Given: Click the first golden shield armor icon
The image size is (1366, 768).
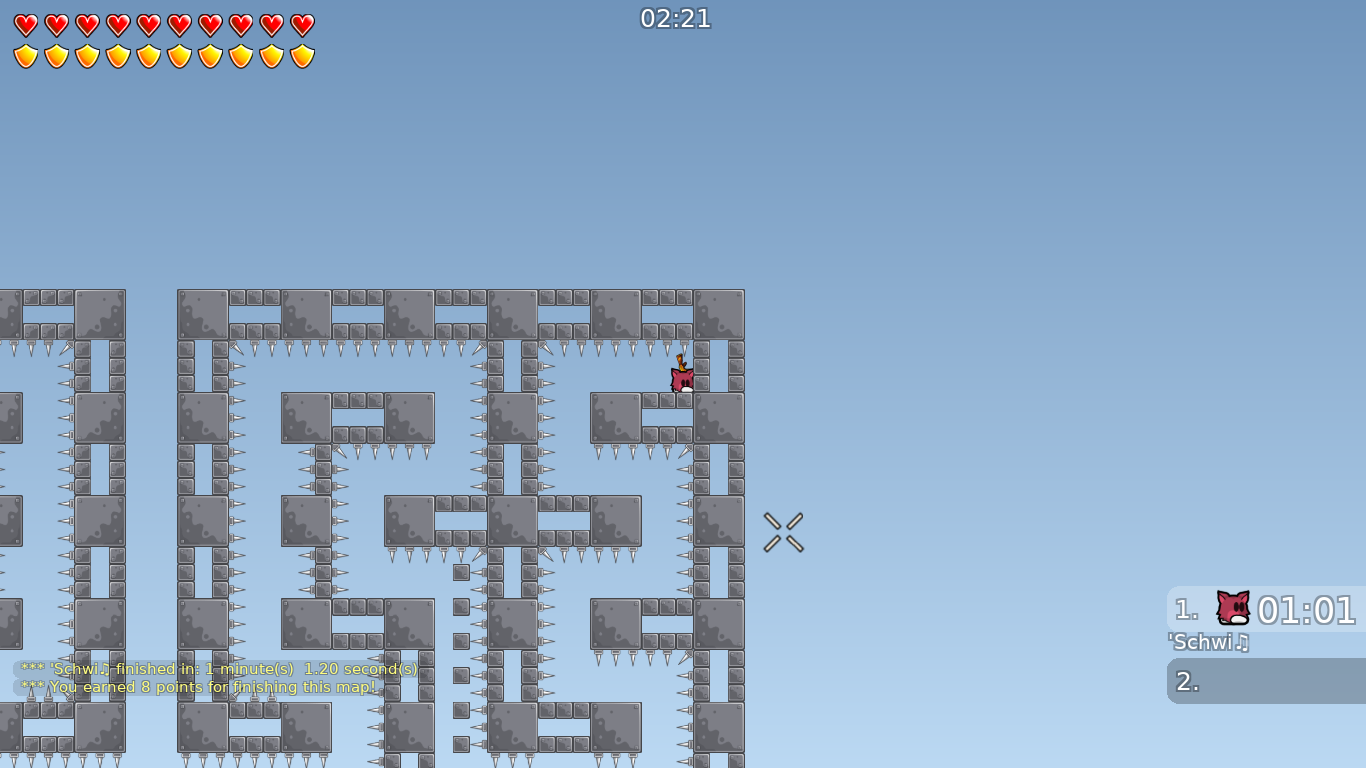Looking at the screenshot, I should [25, 55].
